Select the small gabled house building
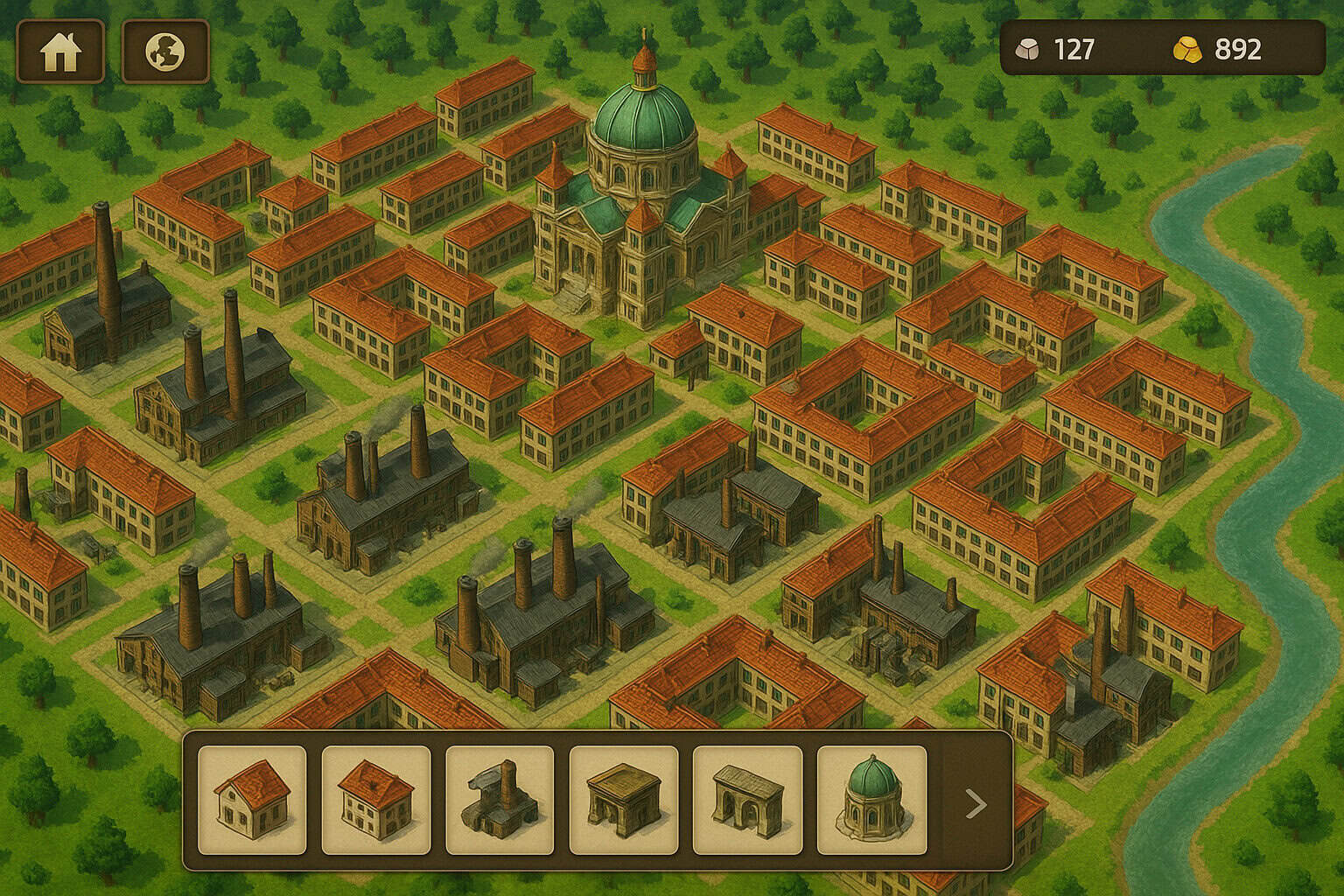Screen dimensions: 1344x896 coord(252,799)
